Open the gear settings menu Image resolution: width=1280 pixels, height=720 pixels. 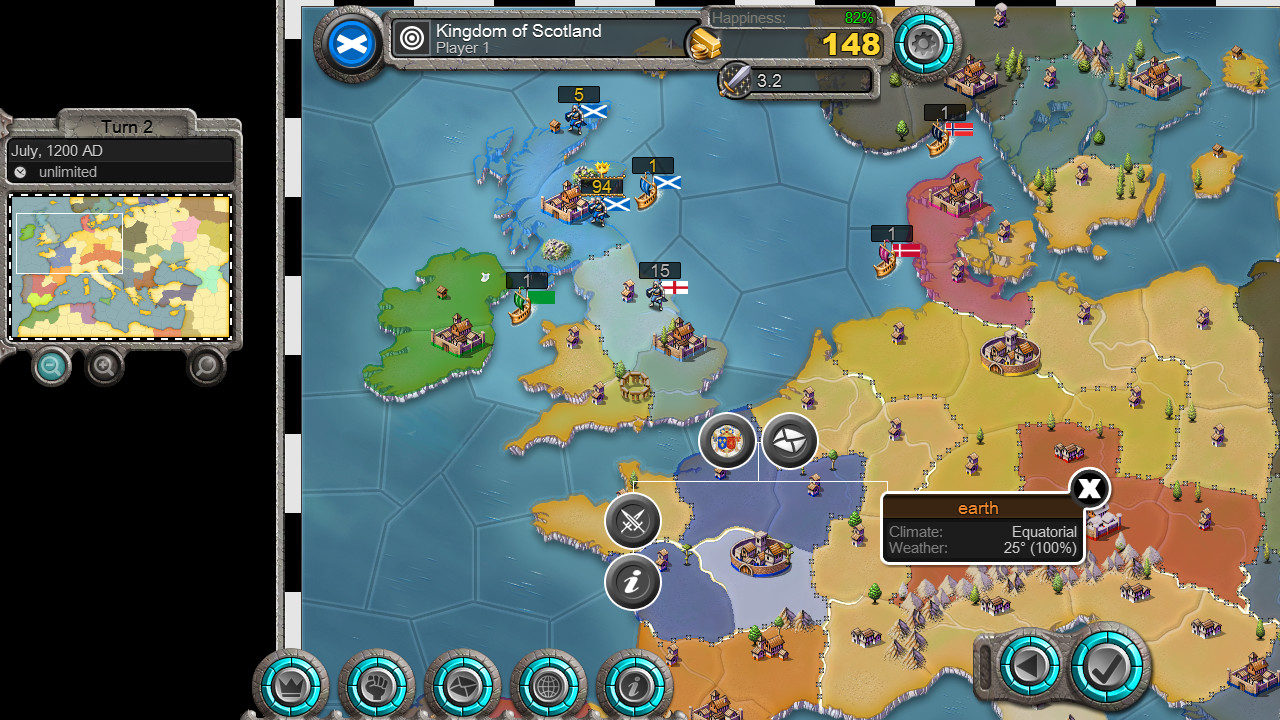pyautogui.click(x=923, y=44)
